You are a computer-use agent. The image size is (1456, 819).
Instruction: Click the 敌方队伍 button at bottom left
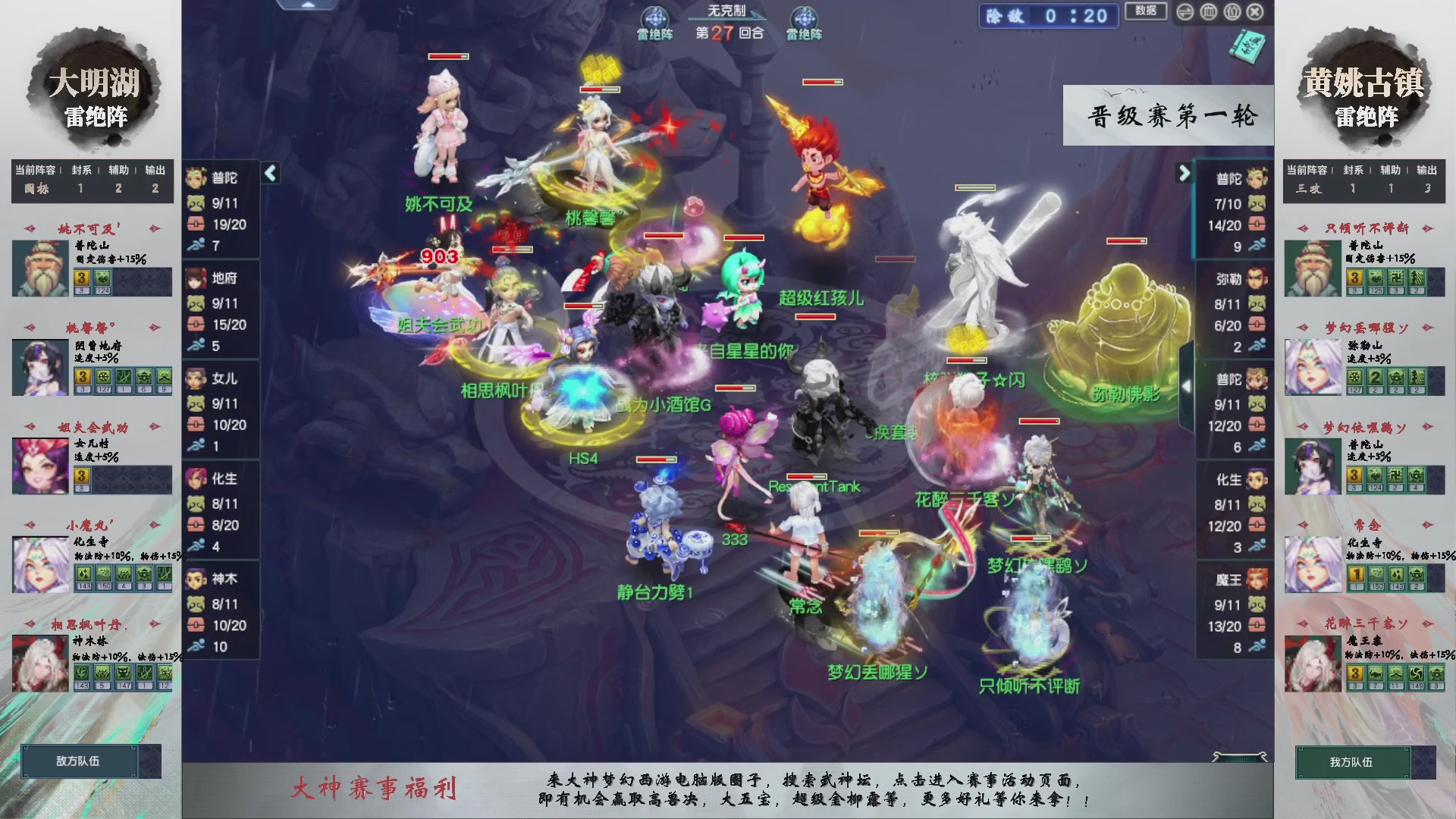pos(78,761)
